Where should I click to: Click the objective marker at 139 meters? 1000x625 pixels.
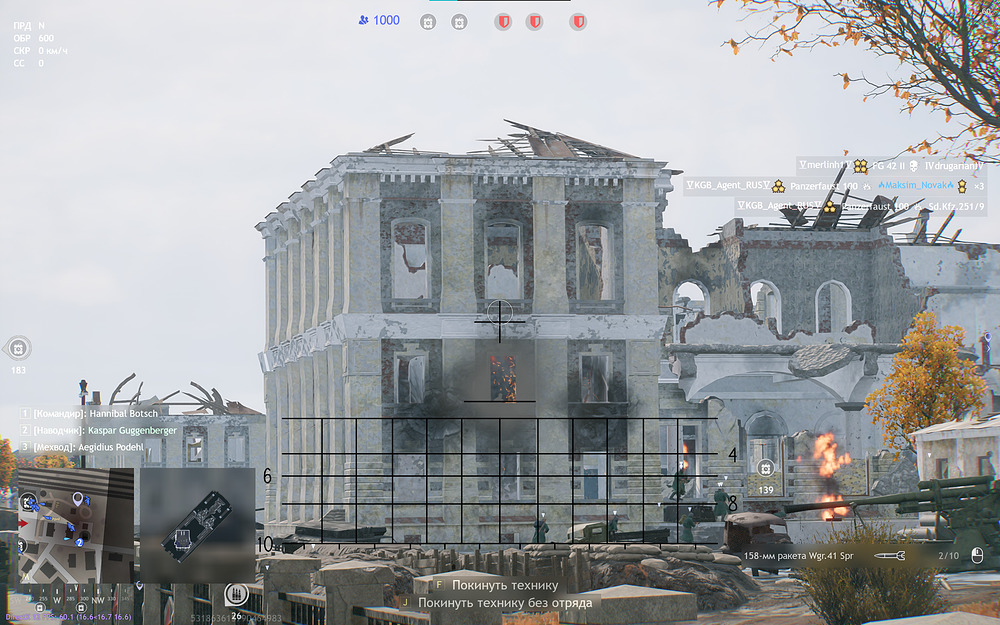click(766, 468)
